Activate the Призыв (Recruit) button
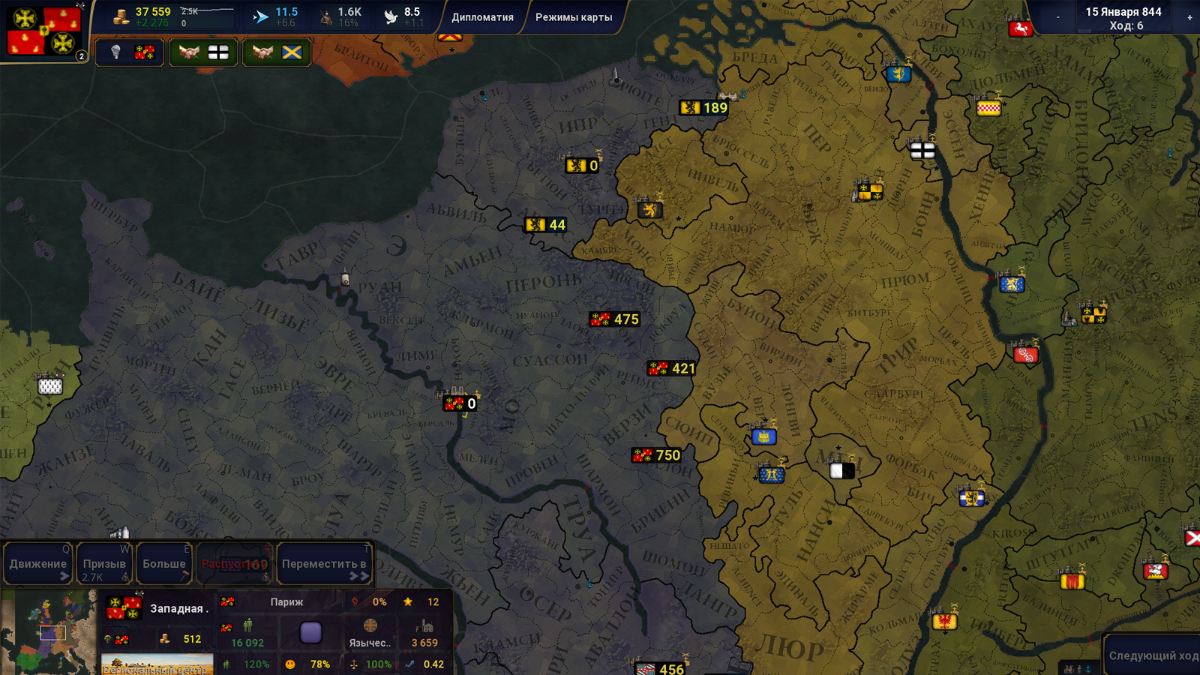This screenshot has width=1200, height=675. pos(104,564)
